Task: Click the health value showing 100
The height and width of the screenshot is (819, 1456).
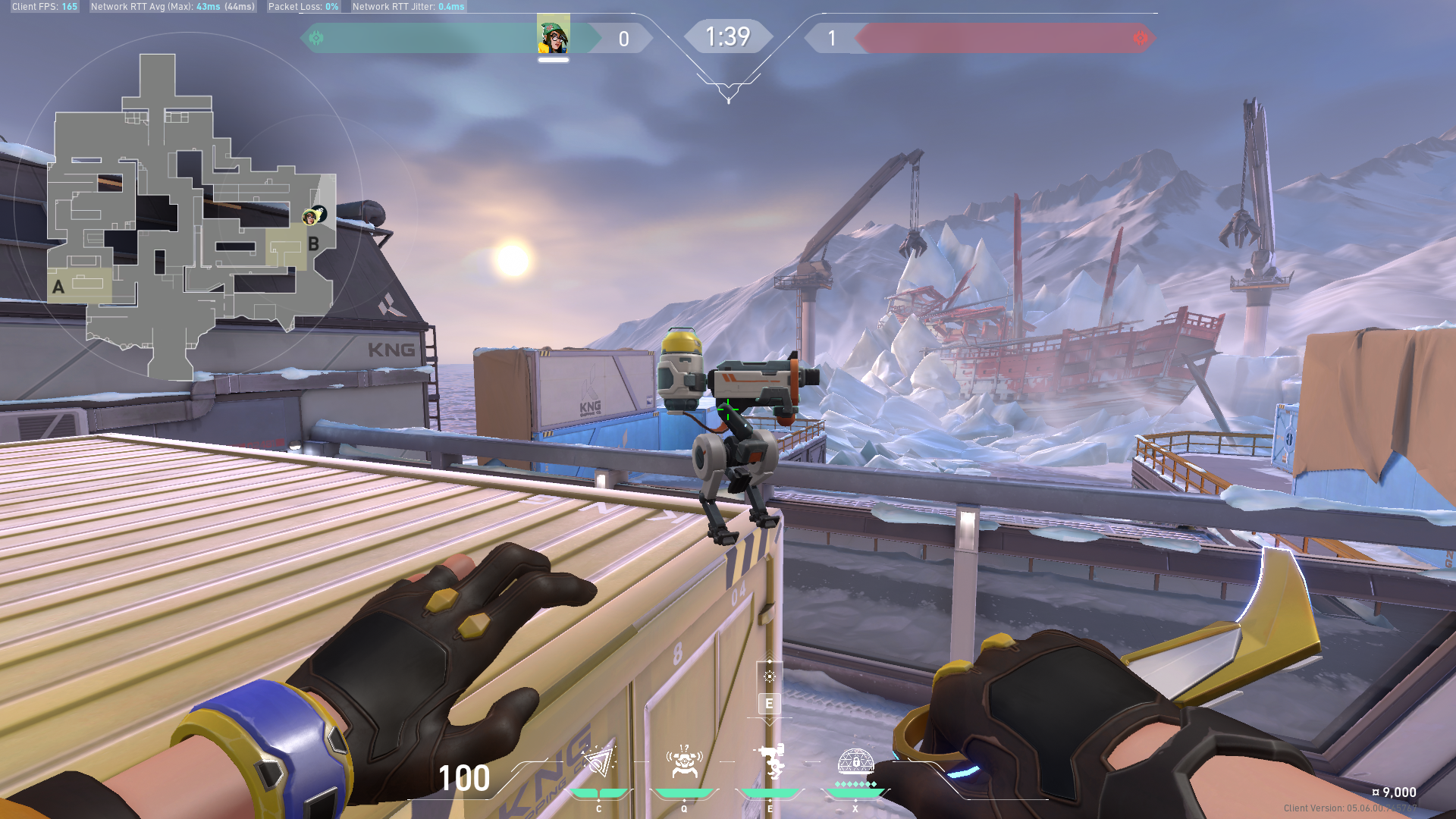Action: 465,779
